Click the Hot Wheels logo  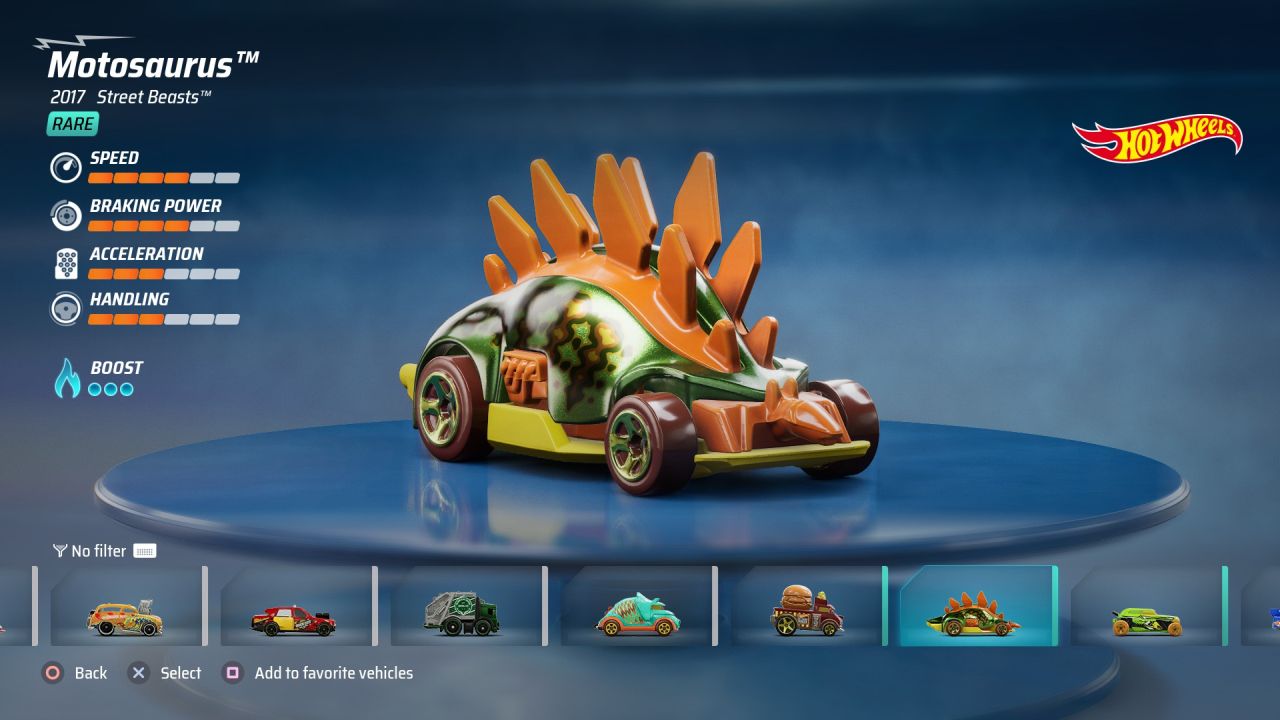(x=1158, y=138)
